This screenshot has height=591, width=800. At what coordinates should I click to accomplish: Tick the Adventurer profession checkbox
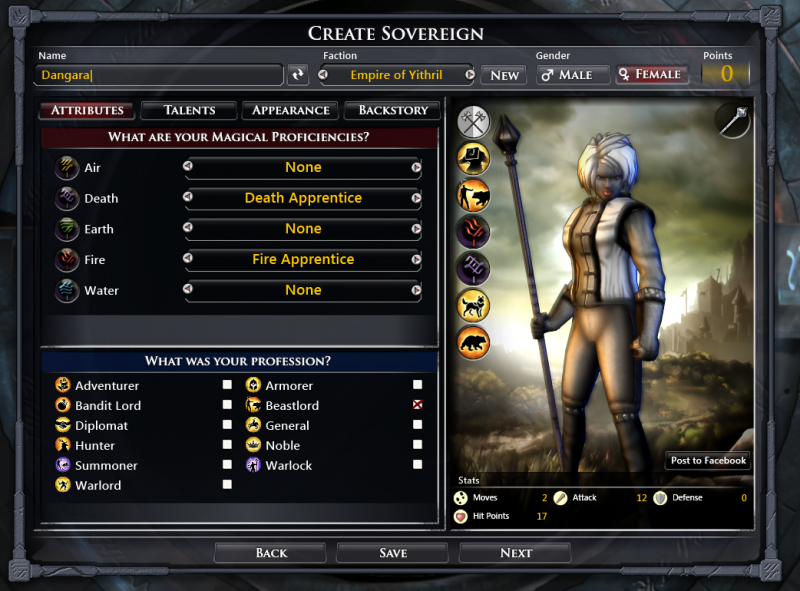pyautogui.click(x=227, y=385)
